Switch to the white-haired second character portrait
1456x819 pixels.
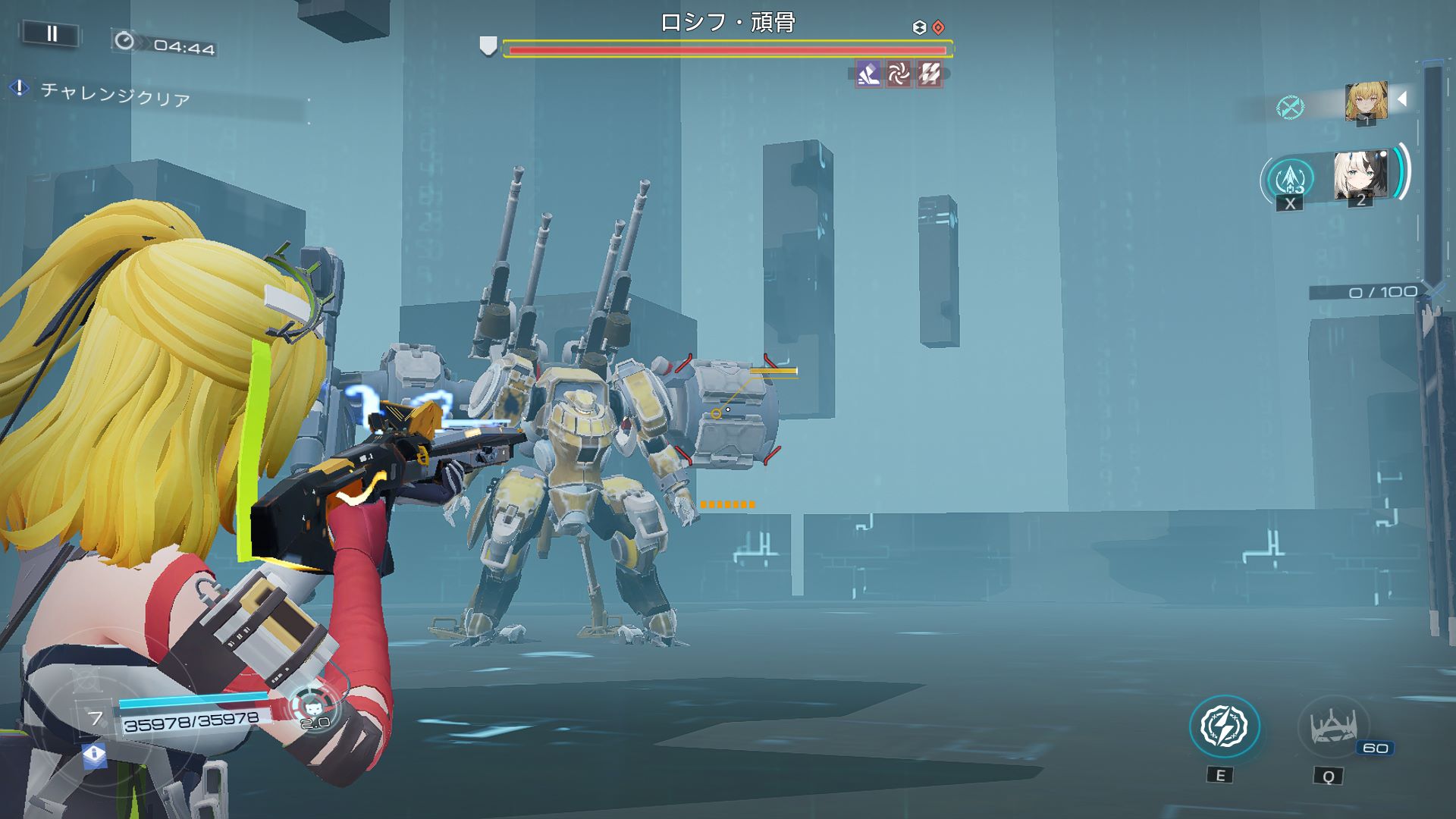1360,176
